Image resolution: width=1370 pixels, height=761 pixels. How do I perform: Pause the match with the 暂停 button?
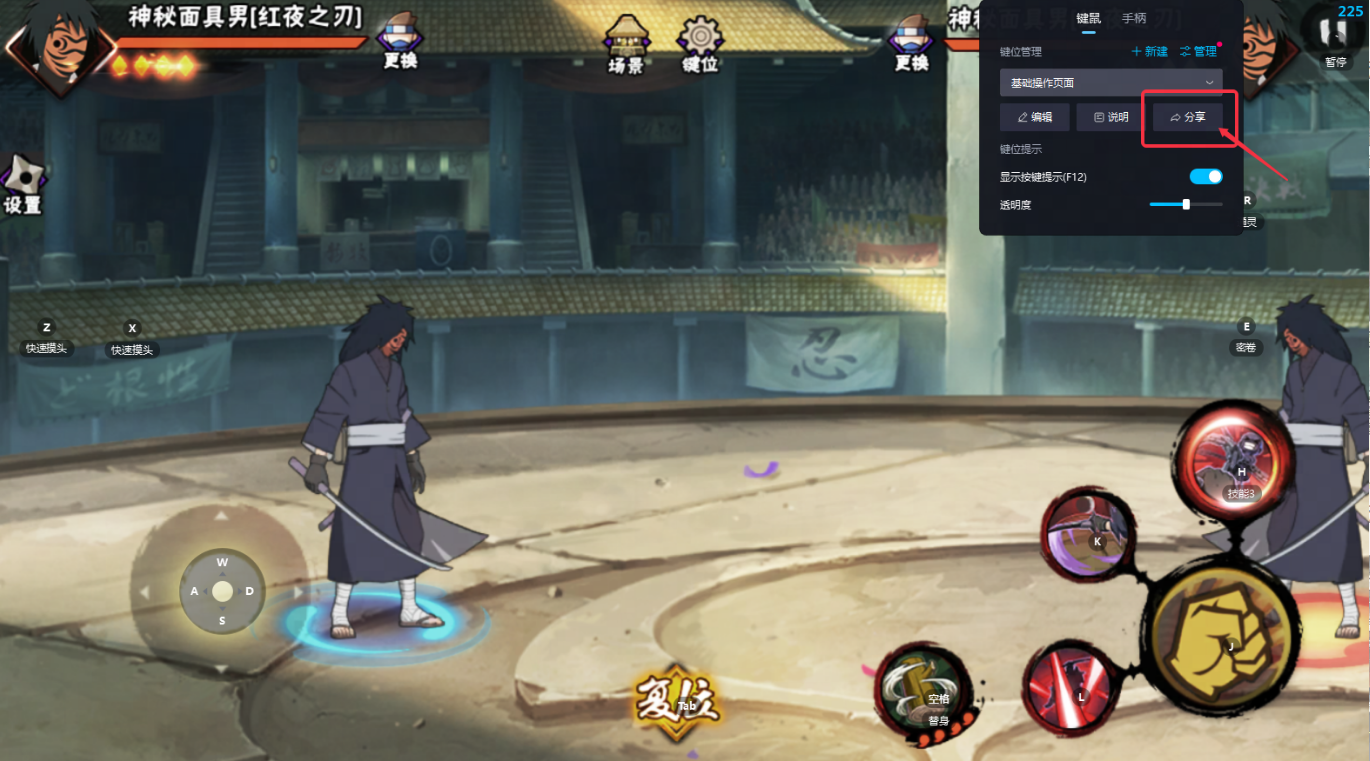pos(1335,38)
